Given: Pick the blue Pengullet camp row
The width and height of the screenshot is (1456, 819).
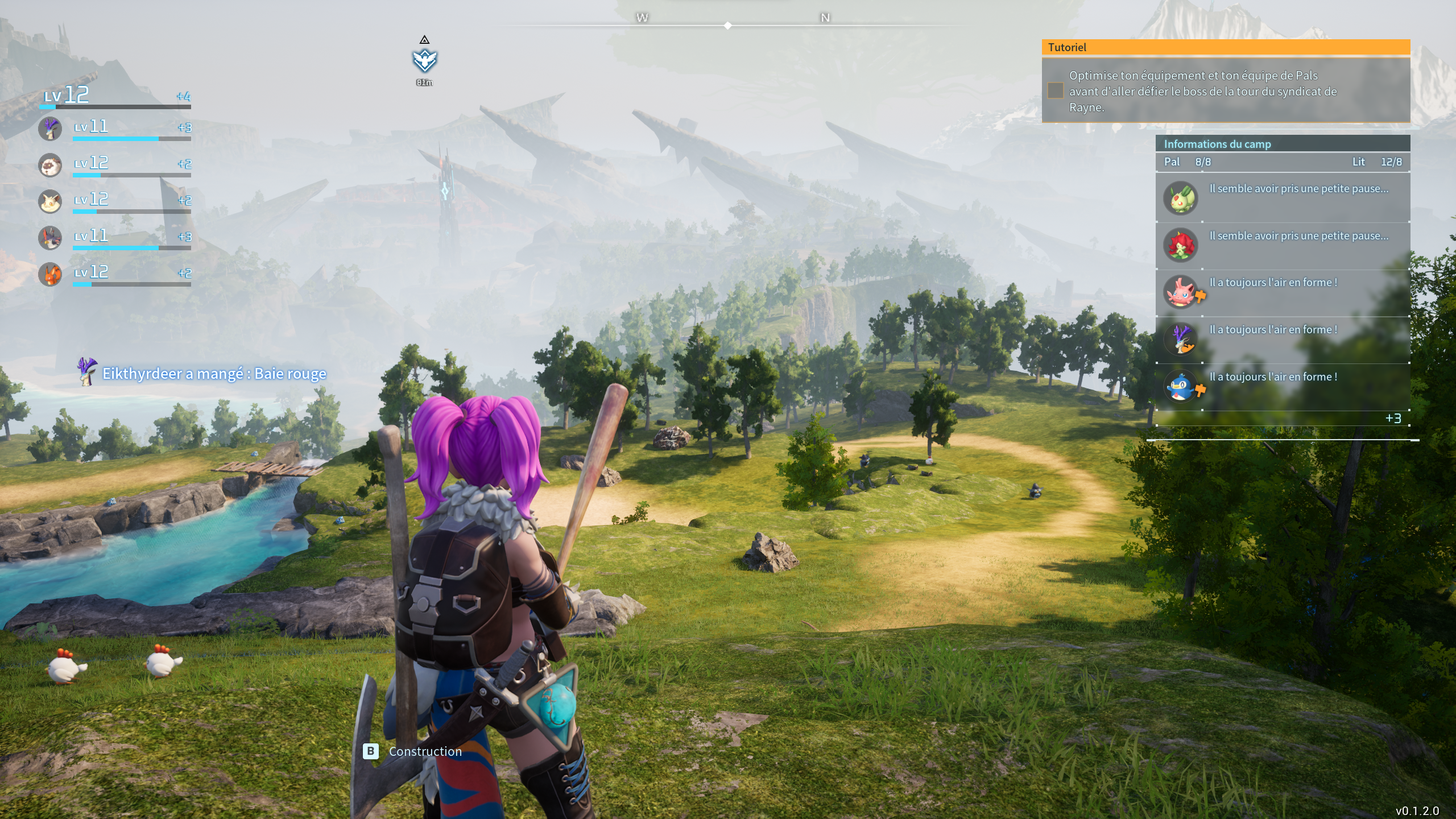Looking at the screenshot, I should (1282, 387).
